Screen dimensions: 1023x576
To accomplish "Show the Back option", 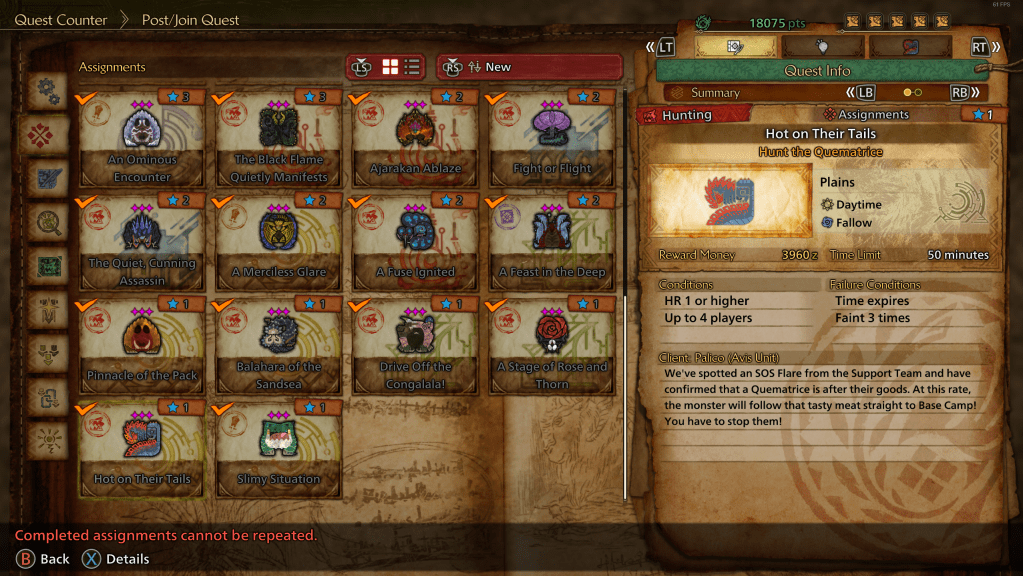I will (42, 559).
